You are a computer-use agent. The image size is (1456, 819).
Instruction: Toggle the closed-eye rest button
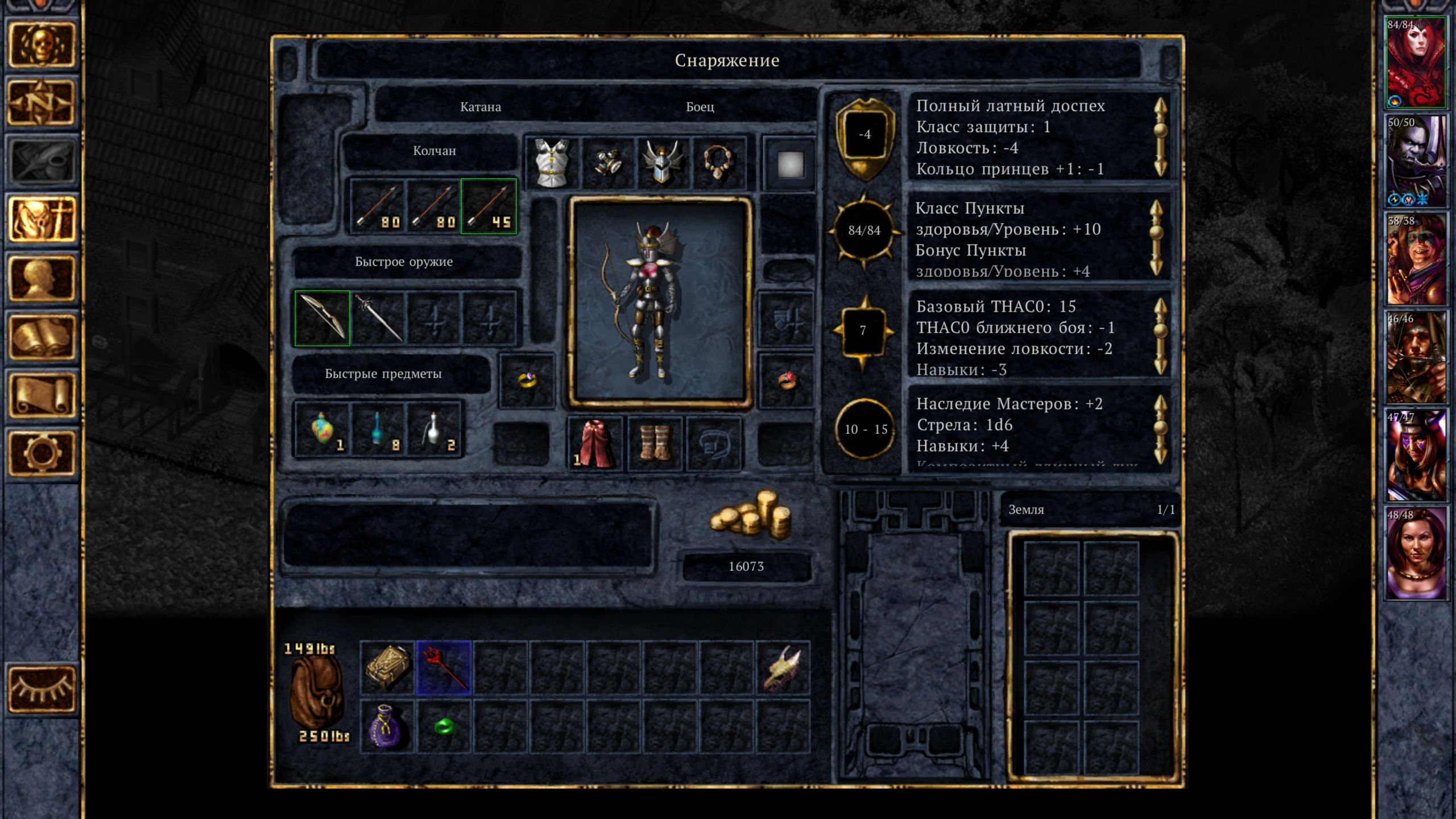41,689
